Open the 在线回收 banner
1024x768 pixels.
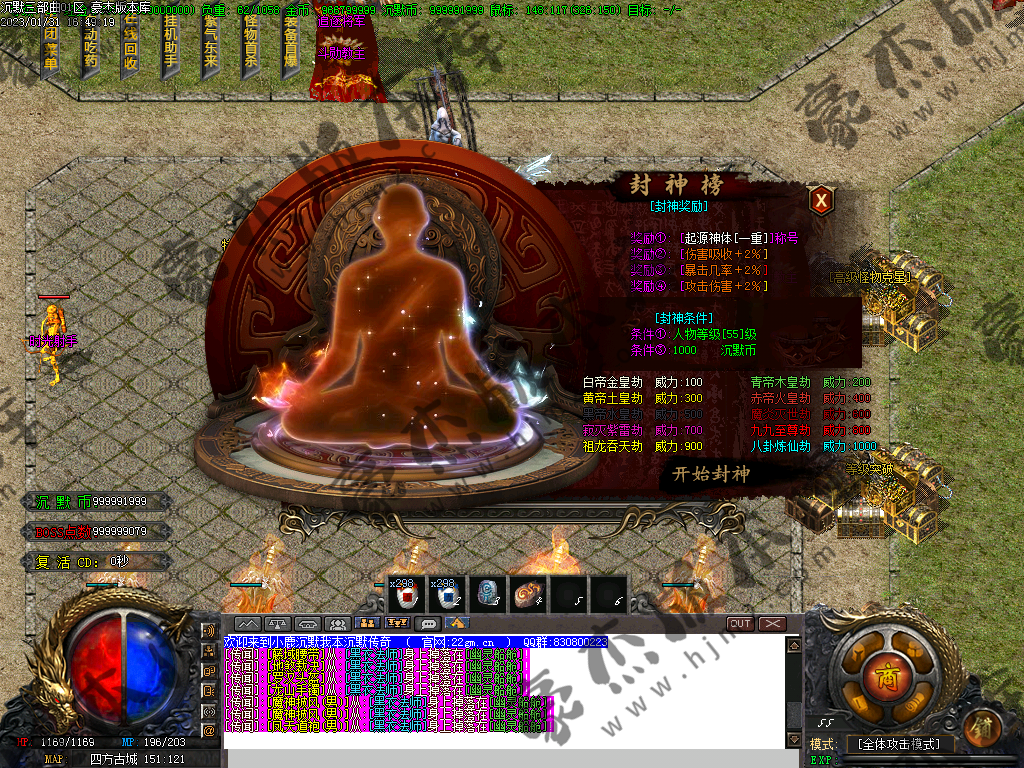(x=130, y=46)
